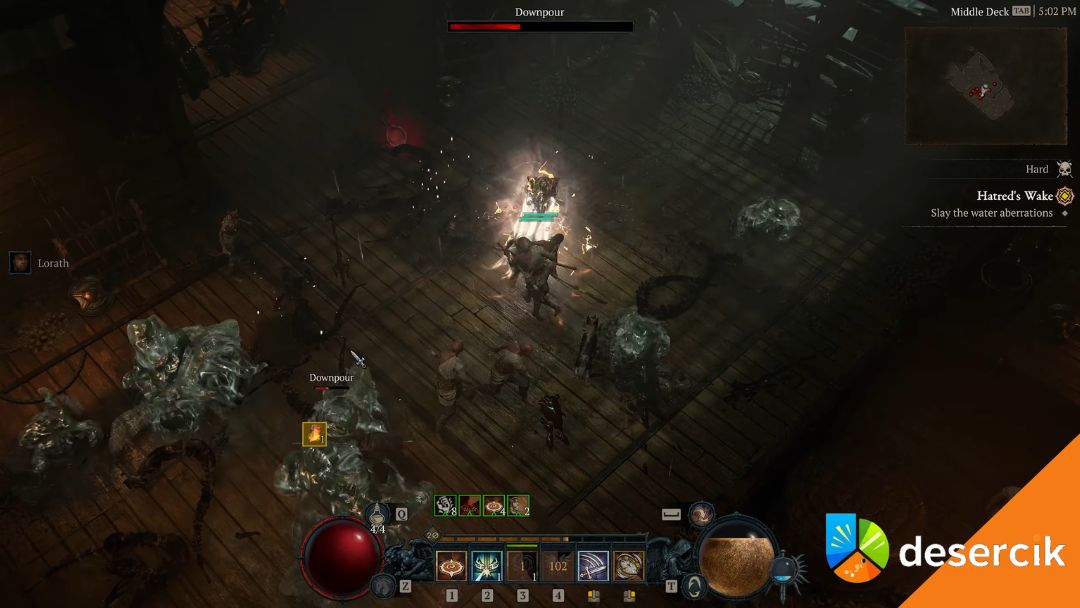
Task: Select the skill on cooldown in slot 3
Action: [x=522, y=567]
